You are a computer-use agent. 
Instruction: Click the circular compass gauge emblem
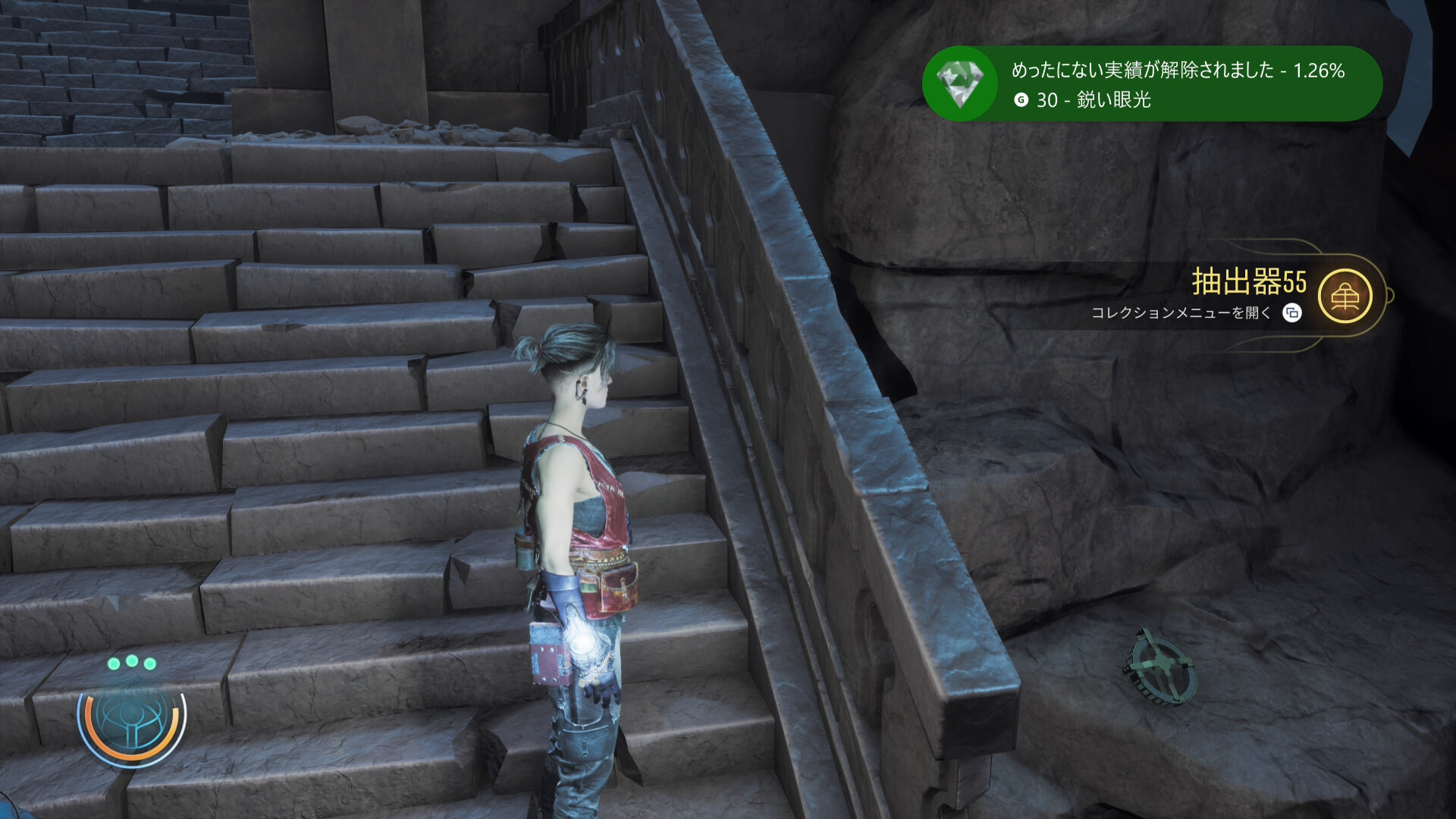(x=132, y=718)
